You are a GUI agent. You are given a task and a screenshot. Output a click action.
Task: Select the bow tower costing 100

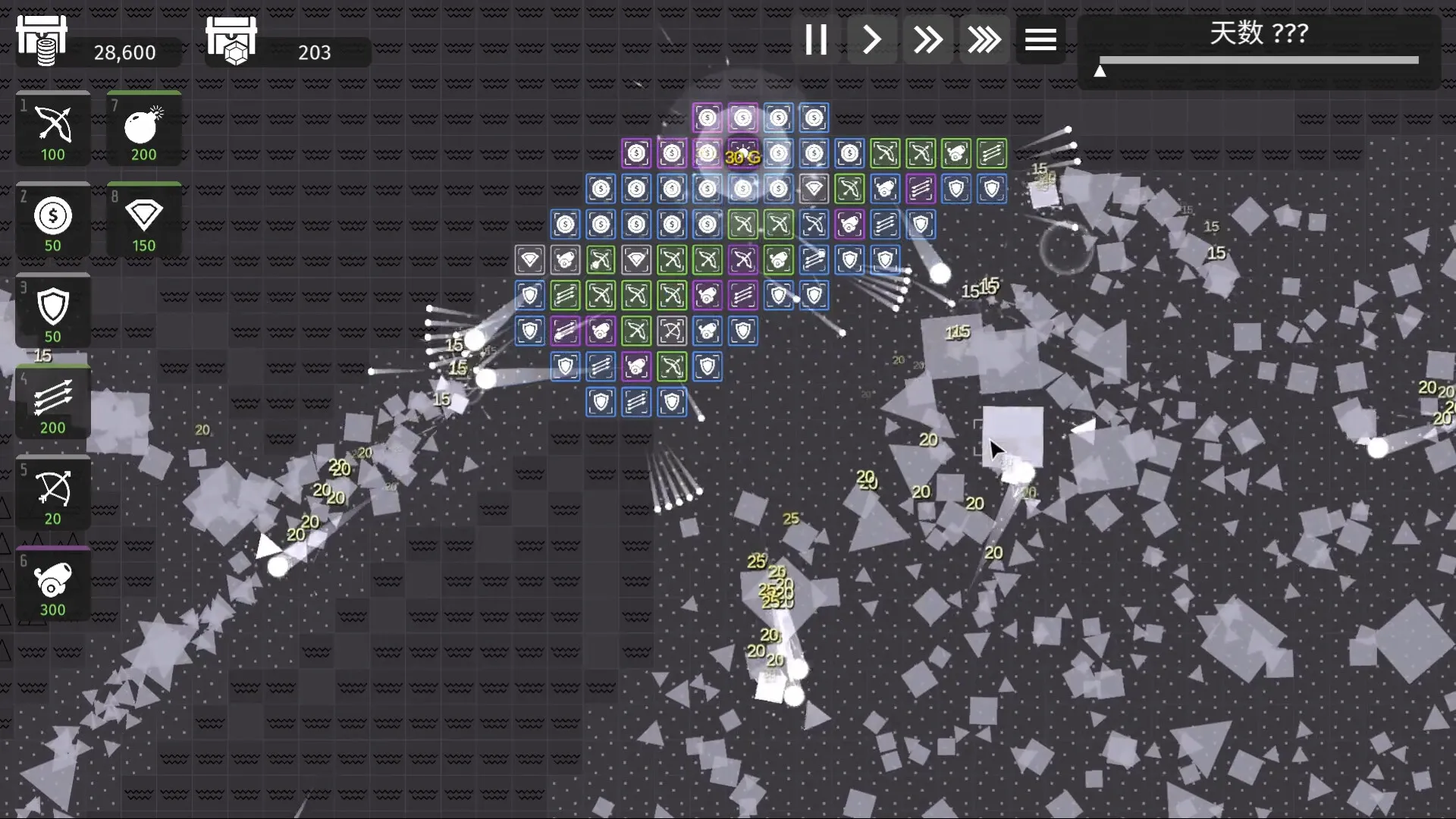[52, 129]
